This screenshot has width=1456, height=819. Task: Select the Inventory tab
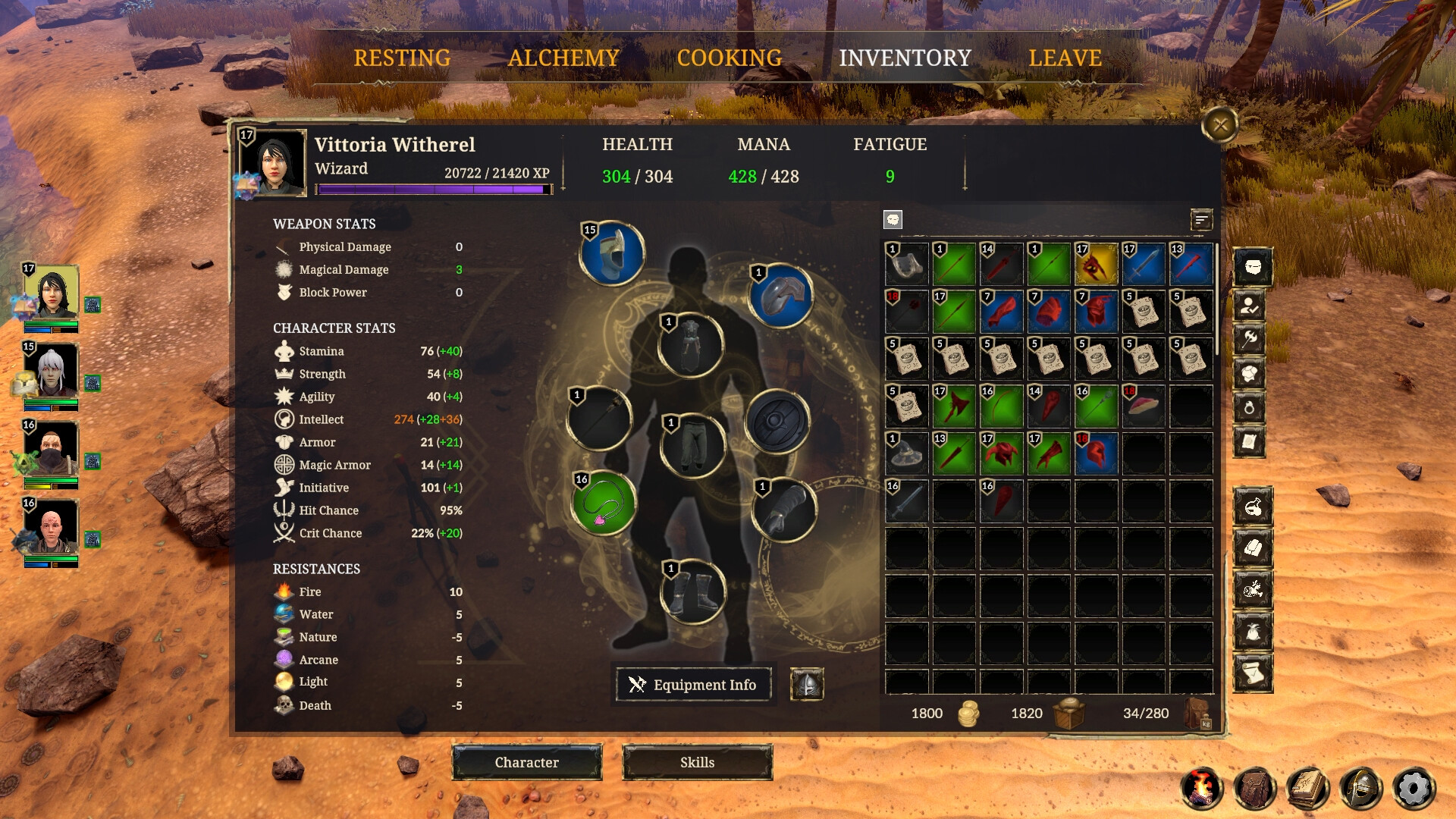905,58
